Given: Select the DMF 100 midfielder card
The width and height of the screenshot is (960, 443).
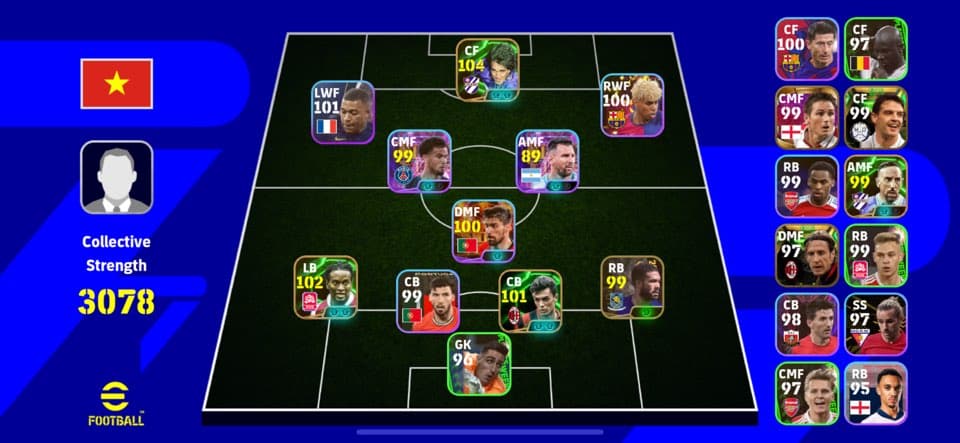Looking at the screenshot, I should (484, 231).
